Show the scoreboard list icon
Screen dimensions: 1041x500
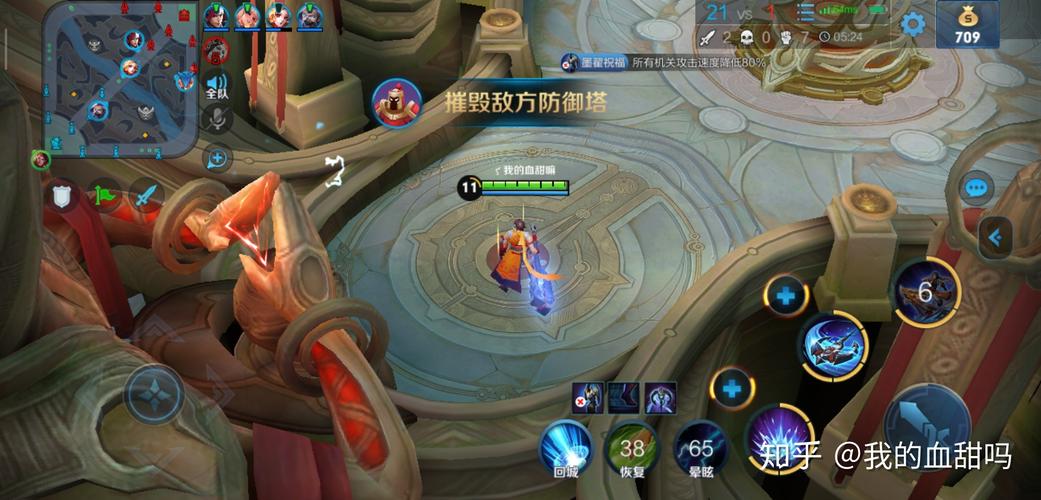click(805, 13)
